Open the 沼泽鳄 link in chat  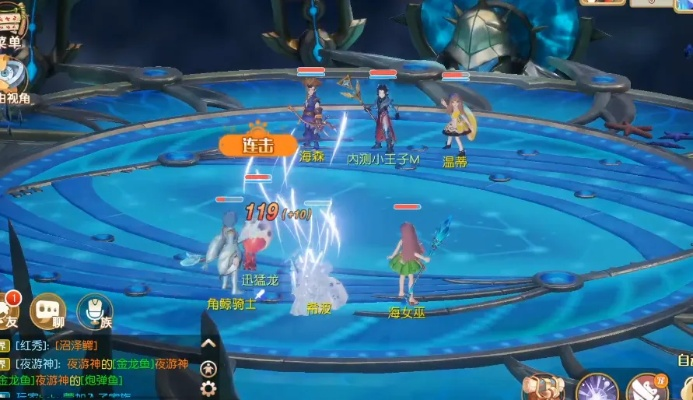click(x=76, y=346)
